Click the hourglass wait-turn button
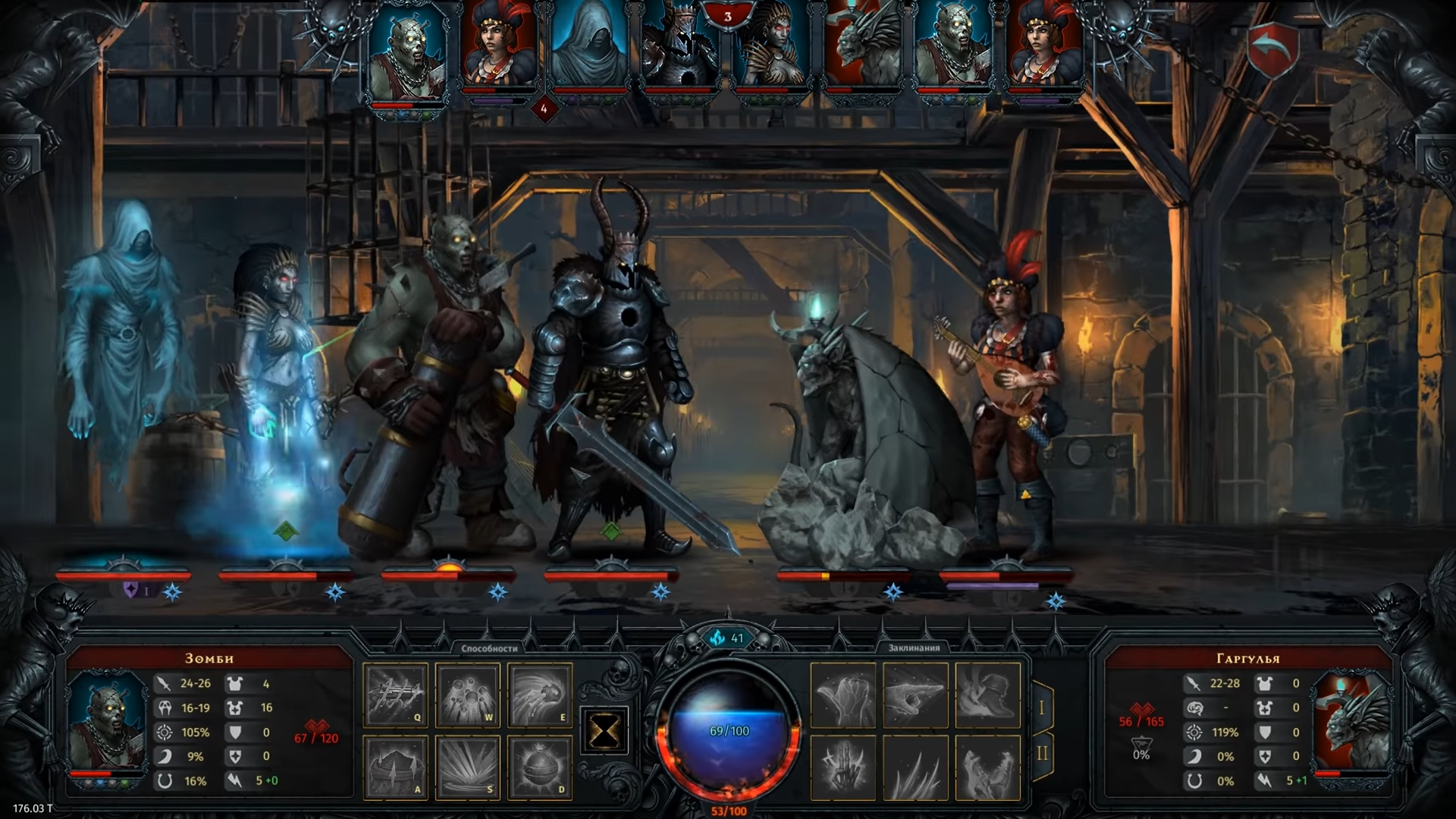The image size is (1456, 819). (604, 732)
